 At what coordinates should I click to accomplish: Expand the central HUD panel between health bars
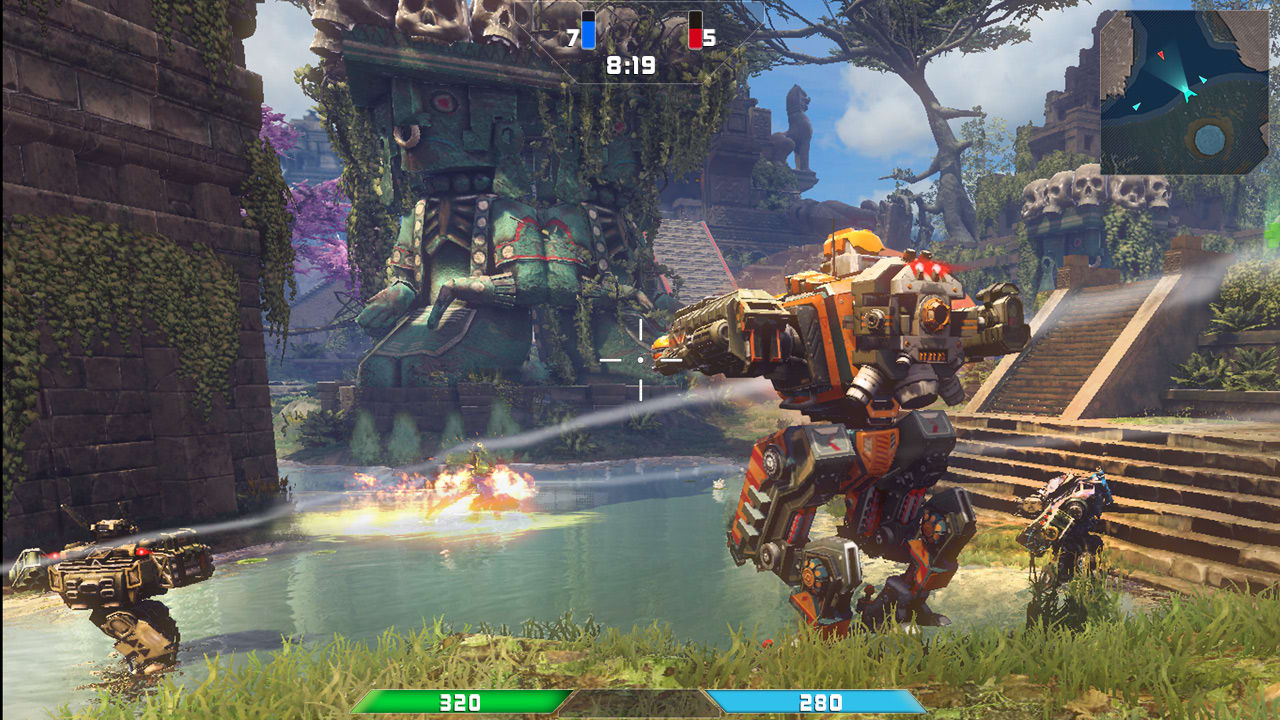[640, 700]
